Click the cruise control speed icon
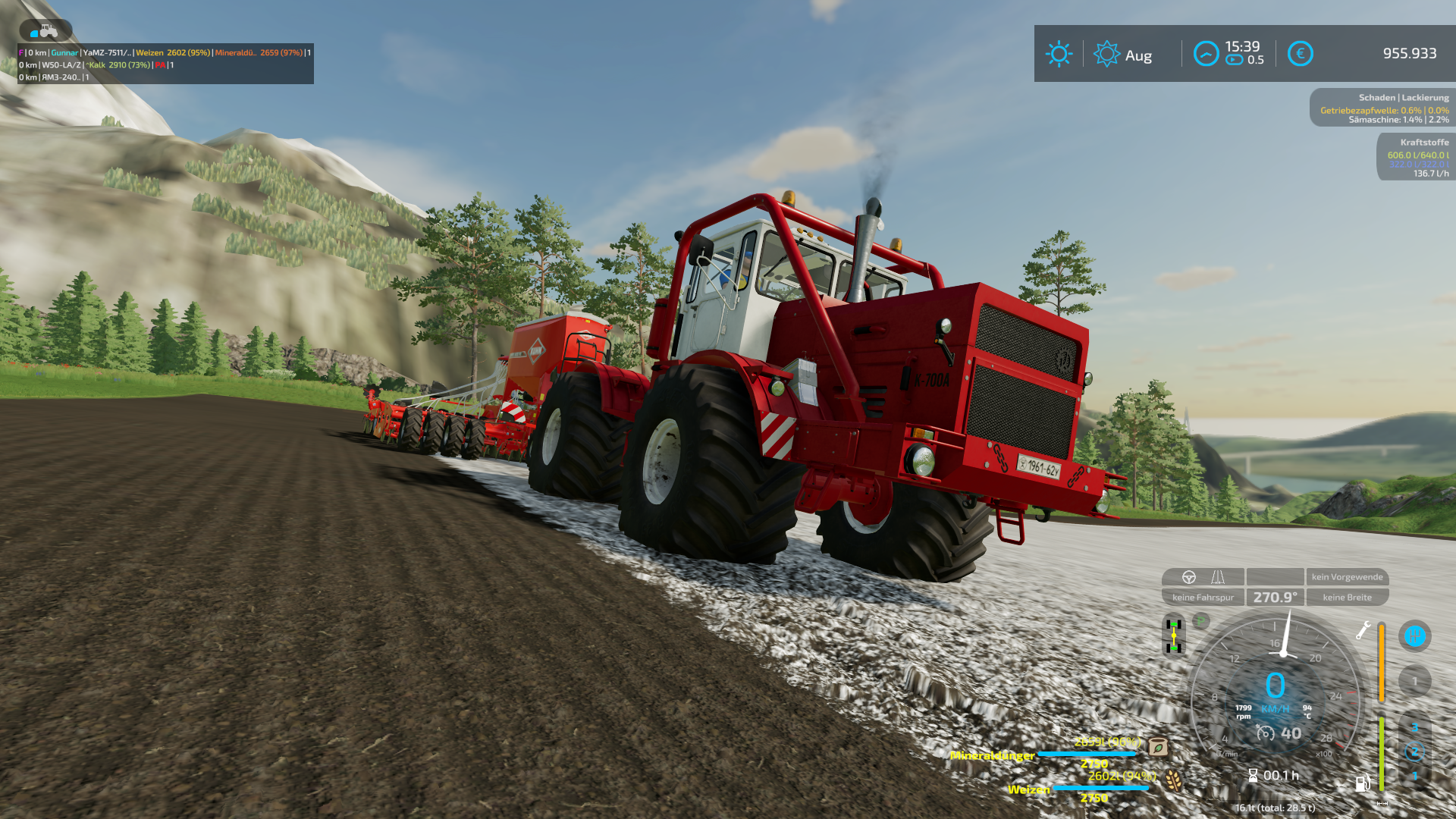 tap(1265, 733)
